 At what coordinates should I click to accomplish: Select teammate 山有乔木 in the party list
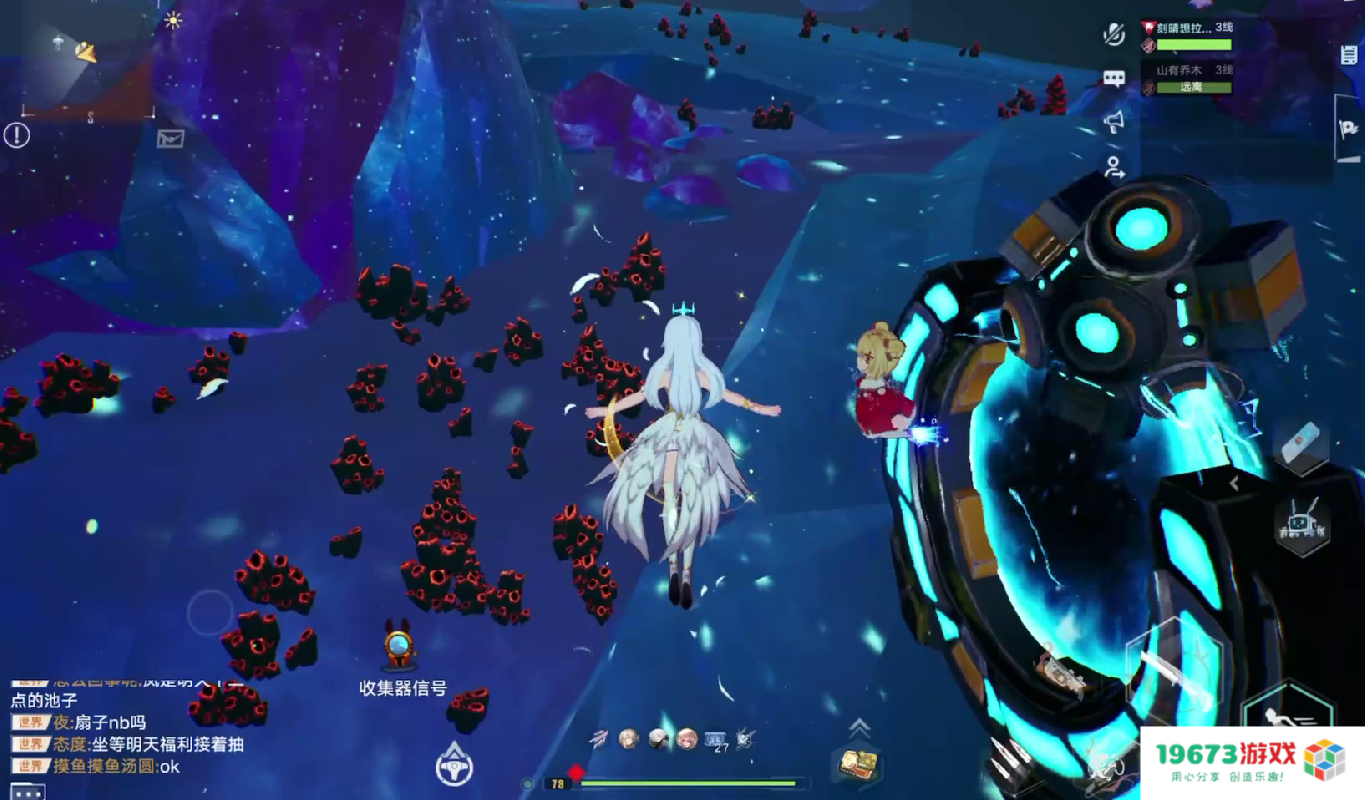1187,78
